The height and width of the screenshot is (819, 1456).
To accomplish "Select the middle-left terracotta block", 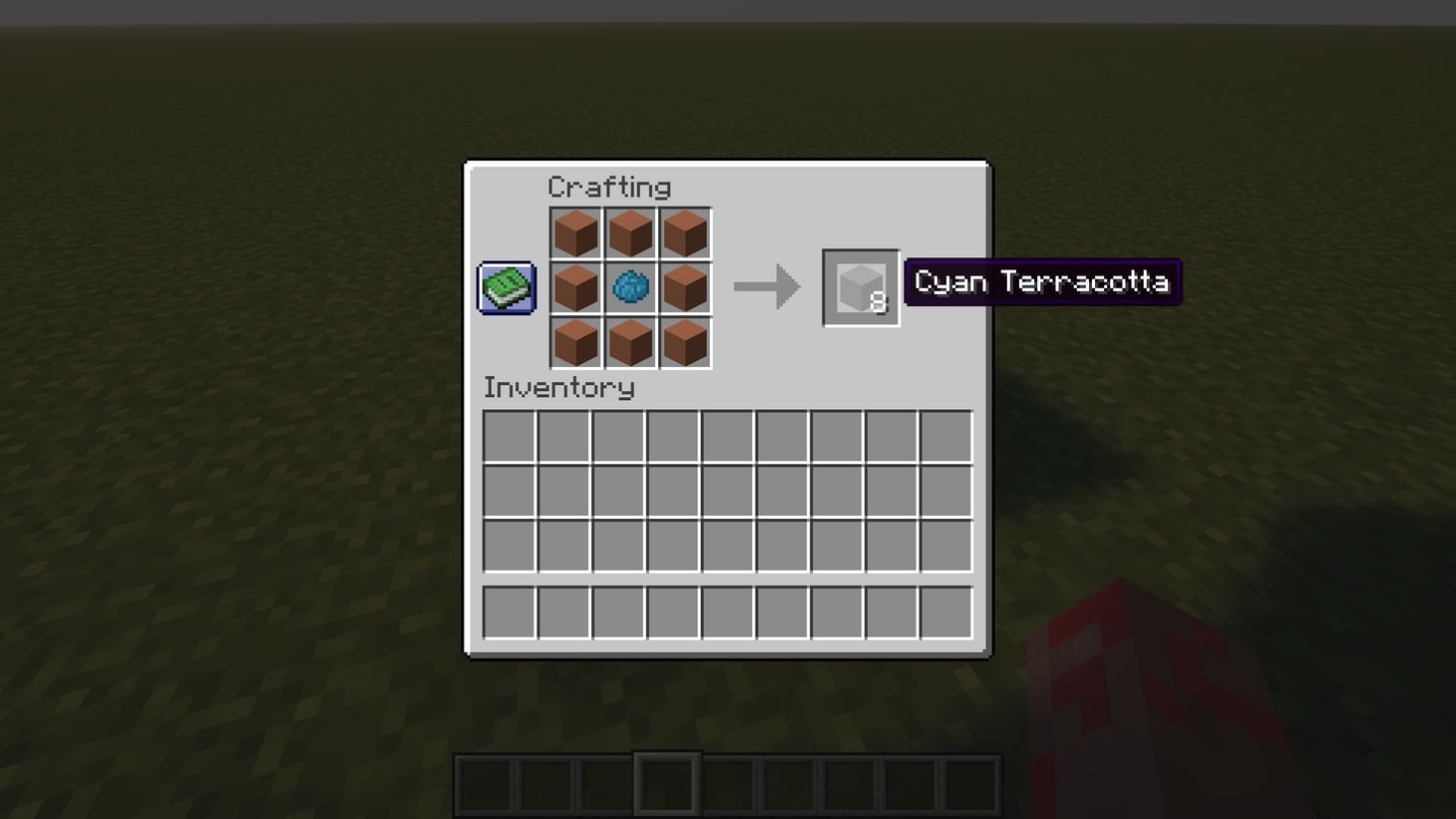I will click(576, 287).
